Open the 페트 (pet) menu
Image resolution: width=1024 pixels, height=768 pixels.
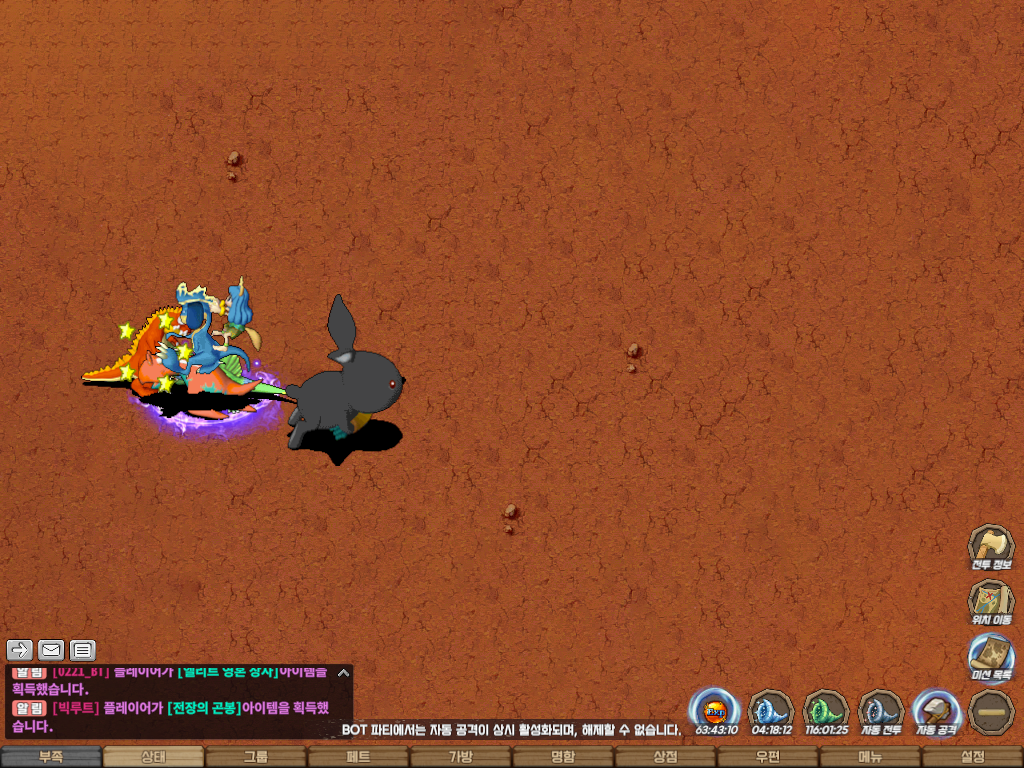click(x=358, y=757)
